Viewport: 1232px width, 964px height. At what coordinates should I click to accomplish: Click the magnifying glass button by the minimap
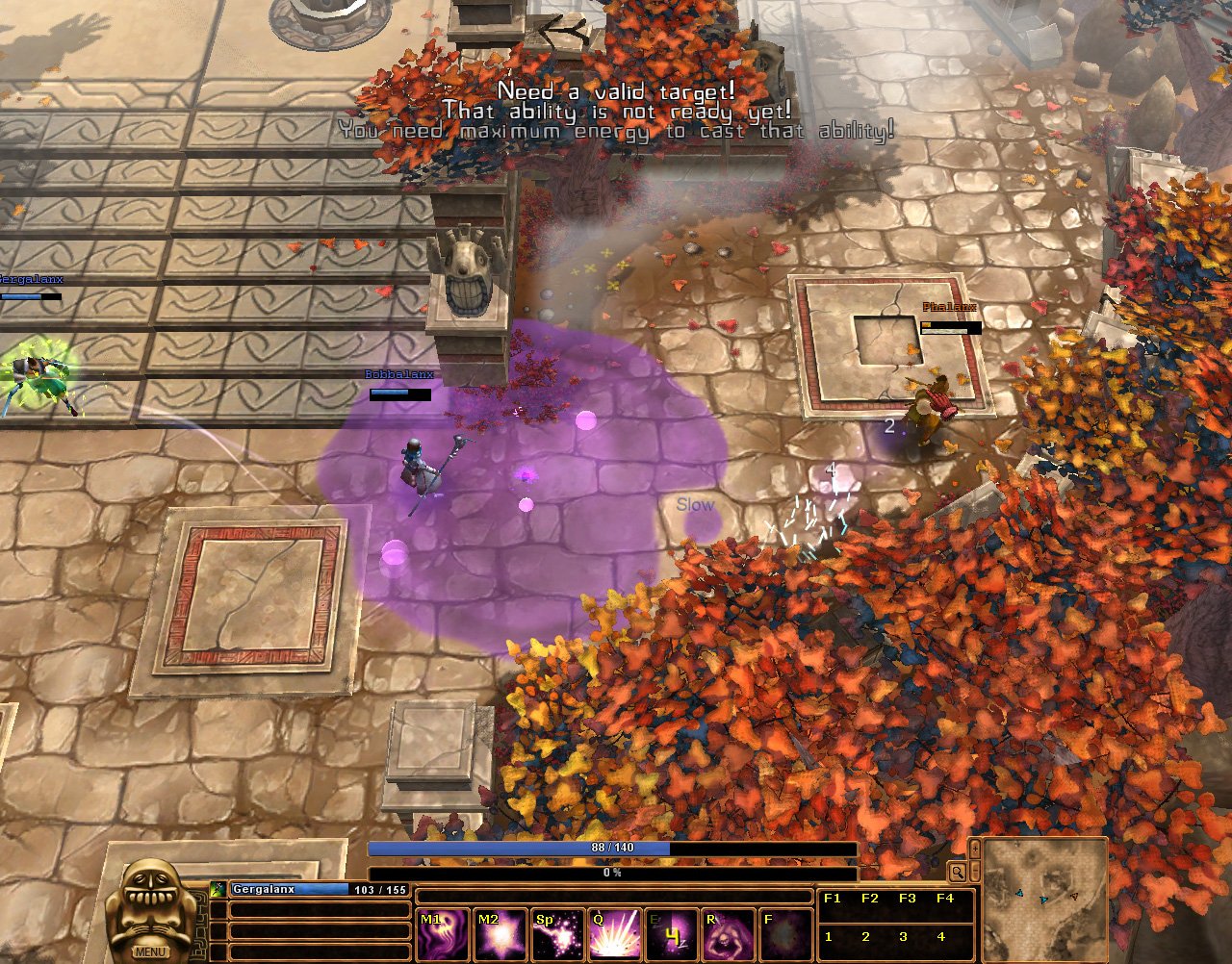tap(957, 873)
